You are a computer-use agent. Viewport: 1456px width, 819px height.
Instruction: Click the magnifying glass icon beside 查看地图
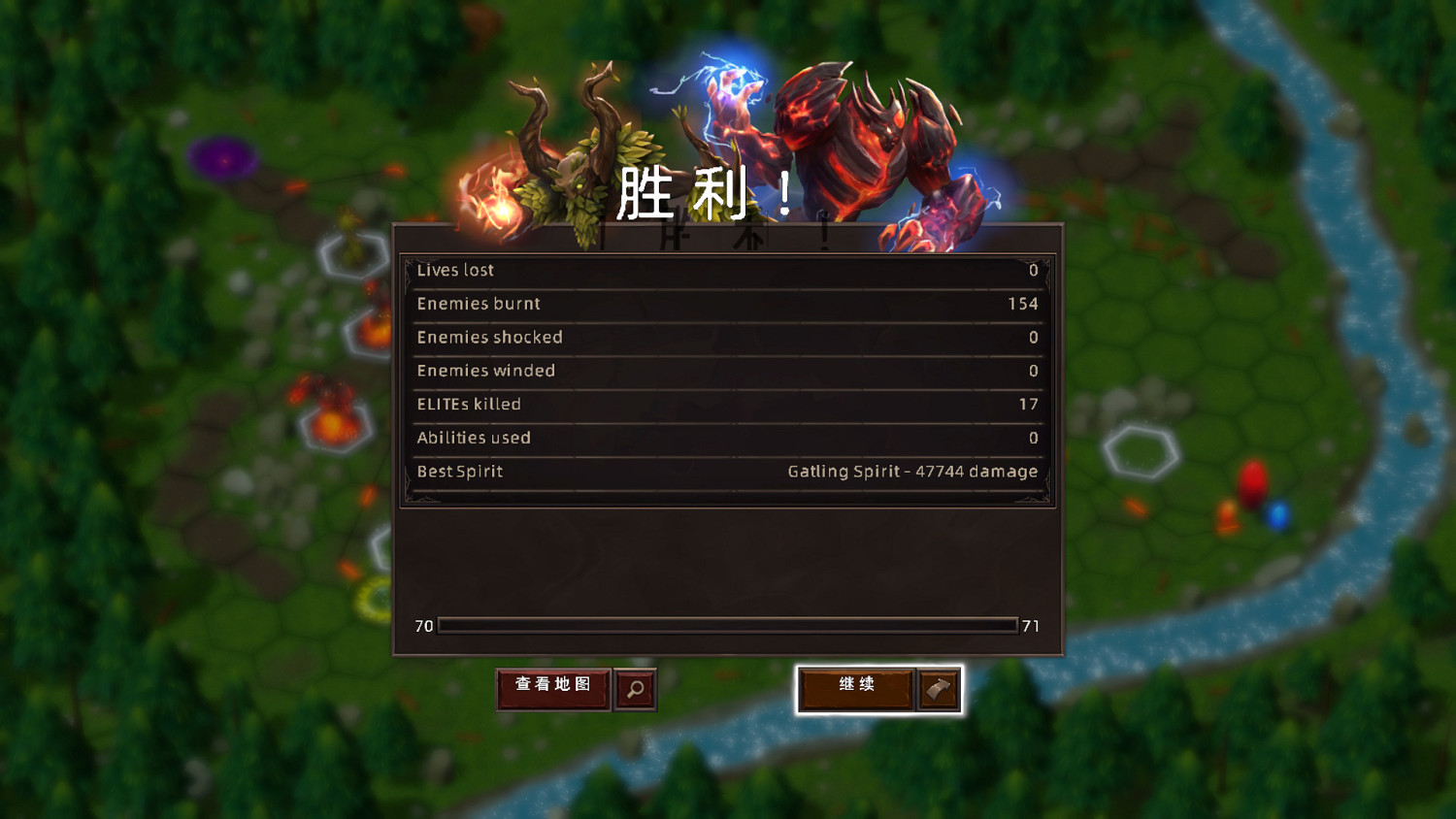click(x=634, y=689)
